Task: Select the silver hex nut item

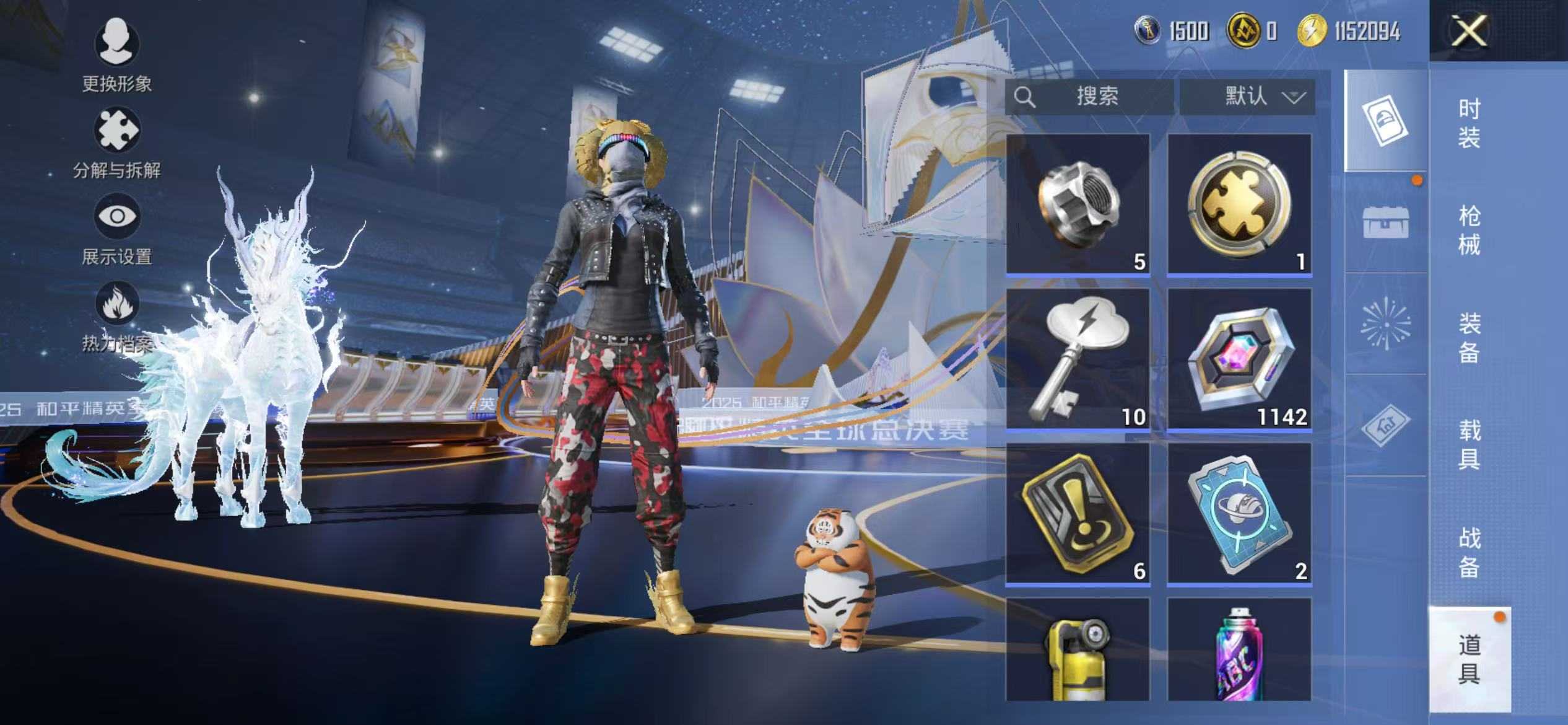Action: click(1078, 203)
